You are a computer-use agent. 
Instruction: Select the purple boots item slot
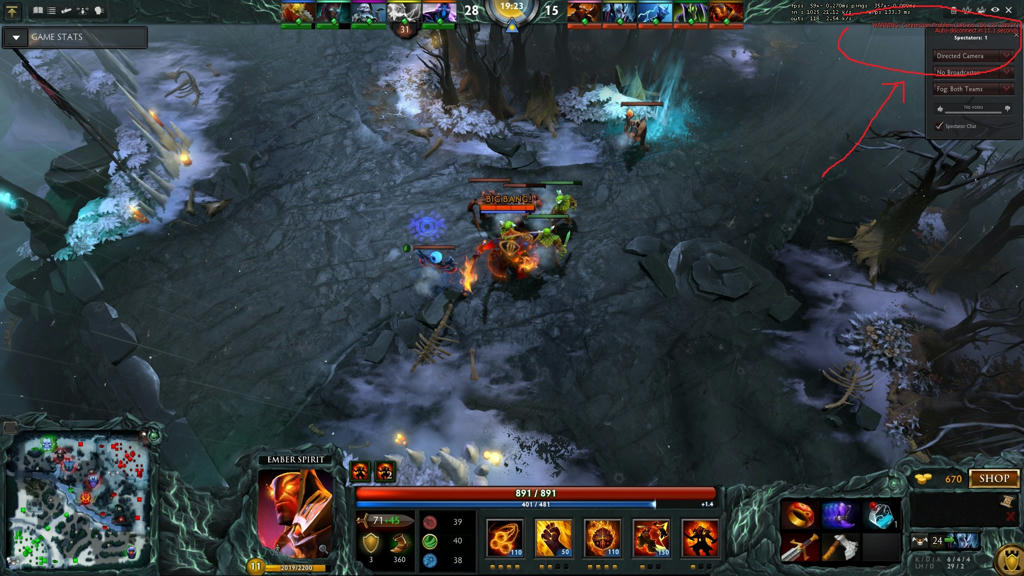click(x=840, y=515)
